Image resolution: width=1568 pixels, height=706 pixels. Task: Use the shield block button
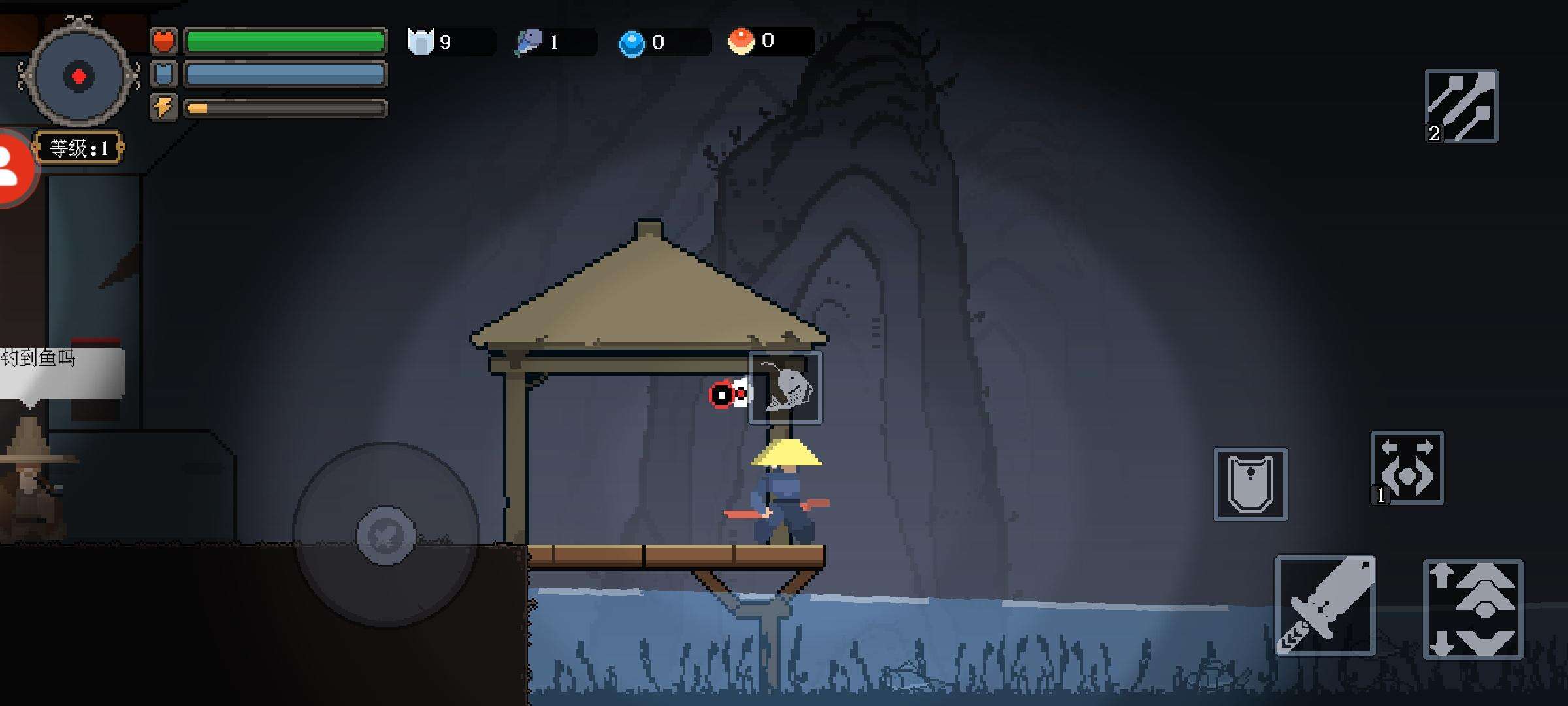1250,484
